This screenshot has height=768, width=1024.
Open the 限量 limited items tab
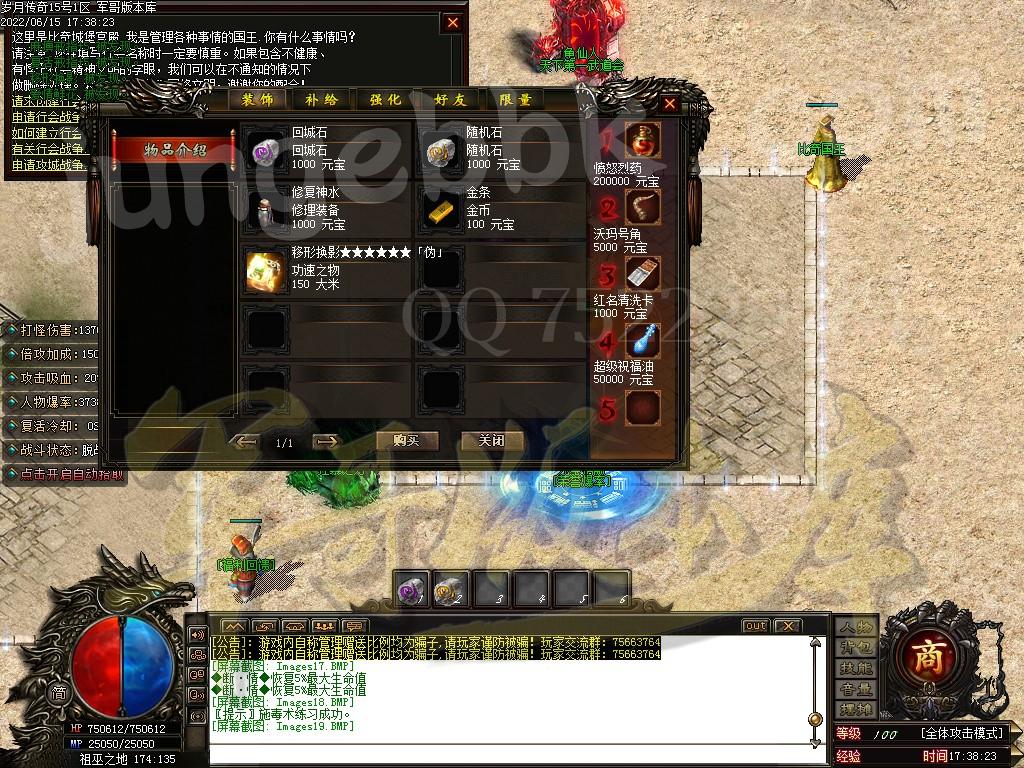[x=516, y=100]
